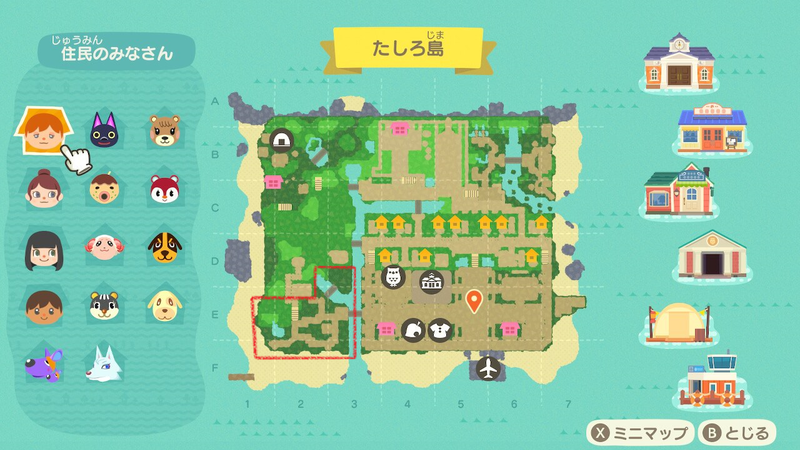Select the yellow dog resident
Screen dimensions: 800x450
point(164,304)
